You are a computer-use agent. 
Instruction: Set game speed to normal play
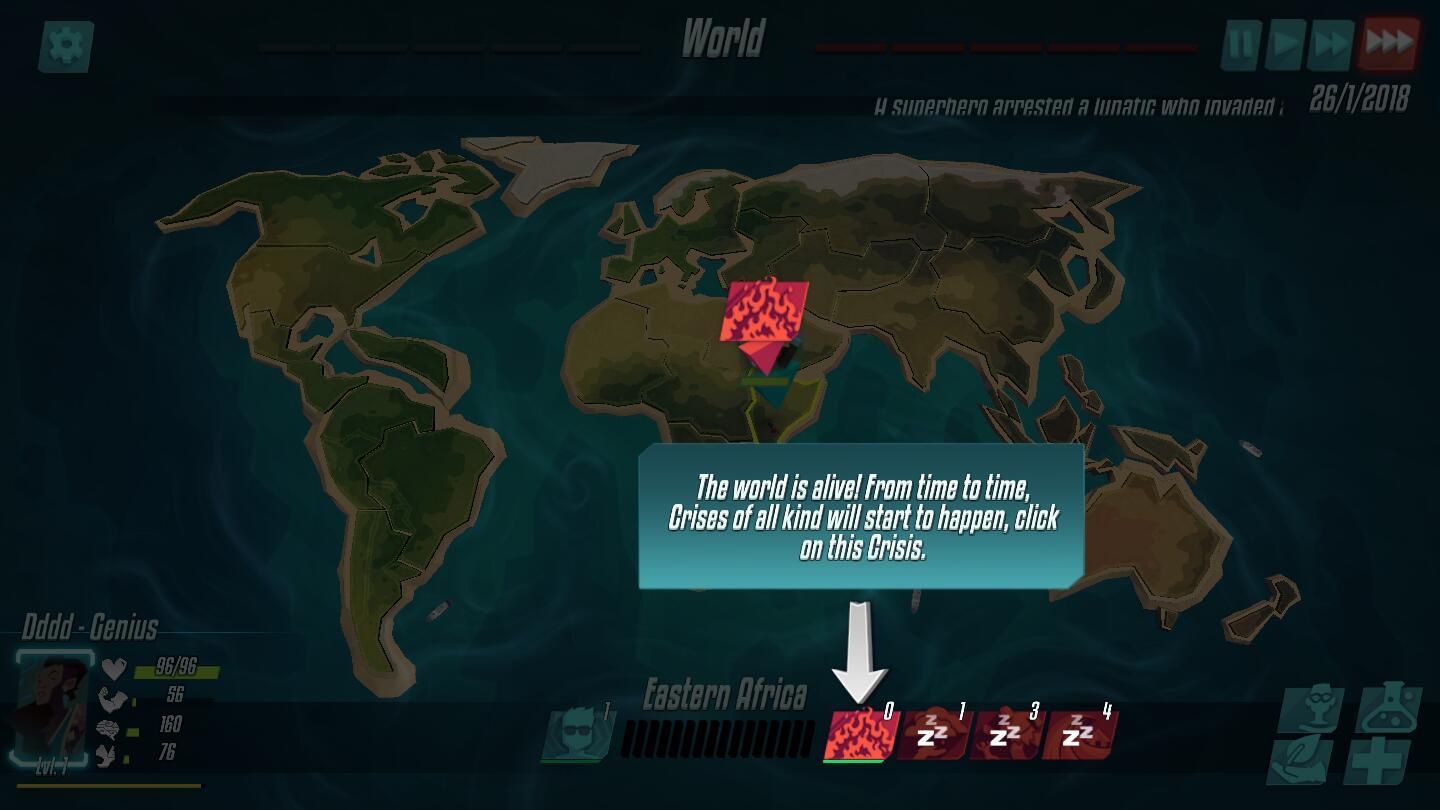tap(1286, 44)
